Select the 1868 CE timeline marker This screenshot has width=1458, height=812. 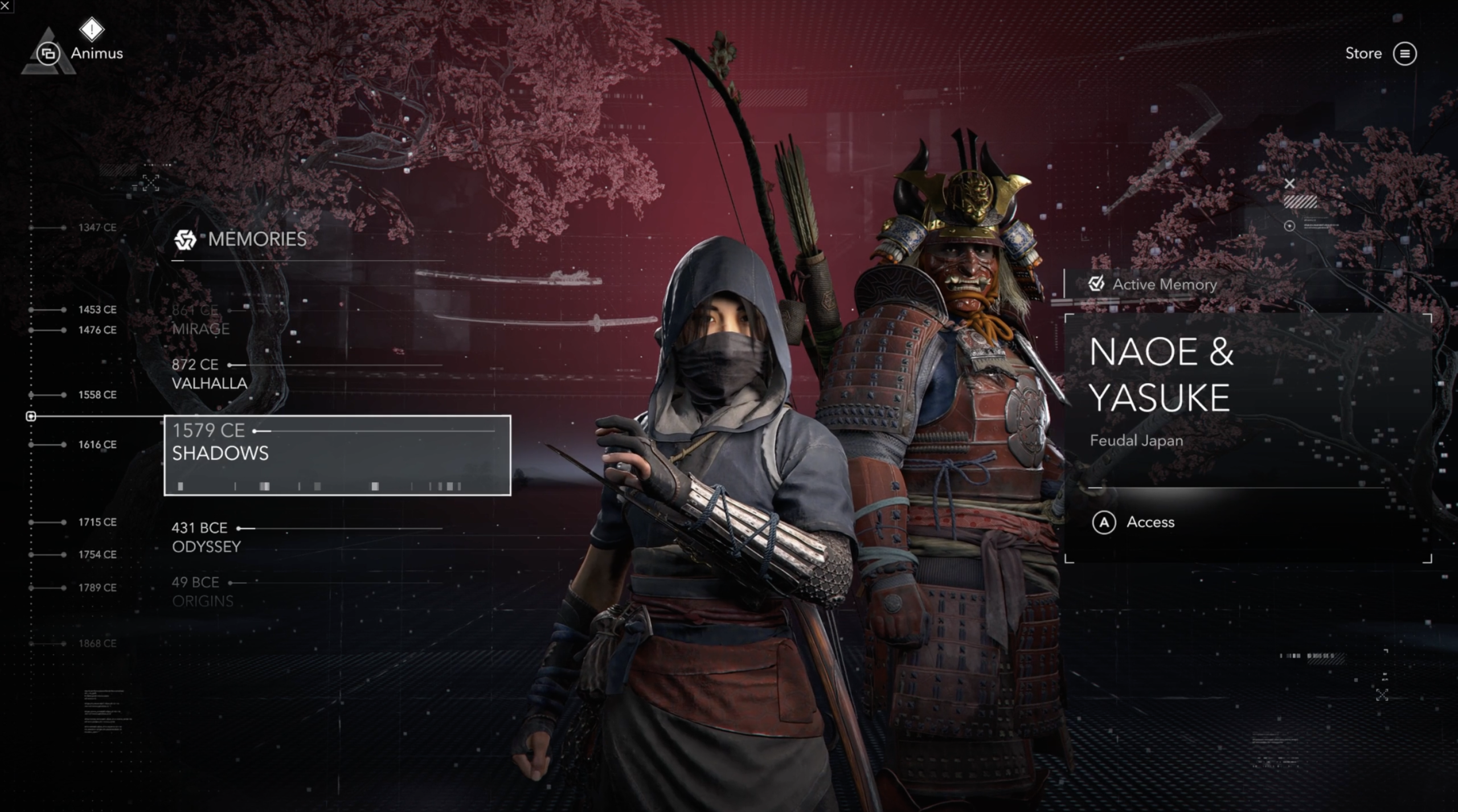(97, 643)
